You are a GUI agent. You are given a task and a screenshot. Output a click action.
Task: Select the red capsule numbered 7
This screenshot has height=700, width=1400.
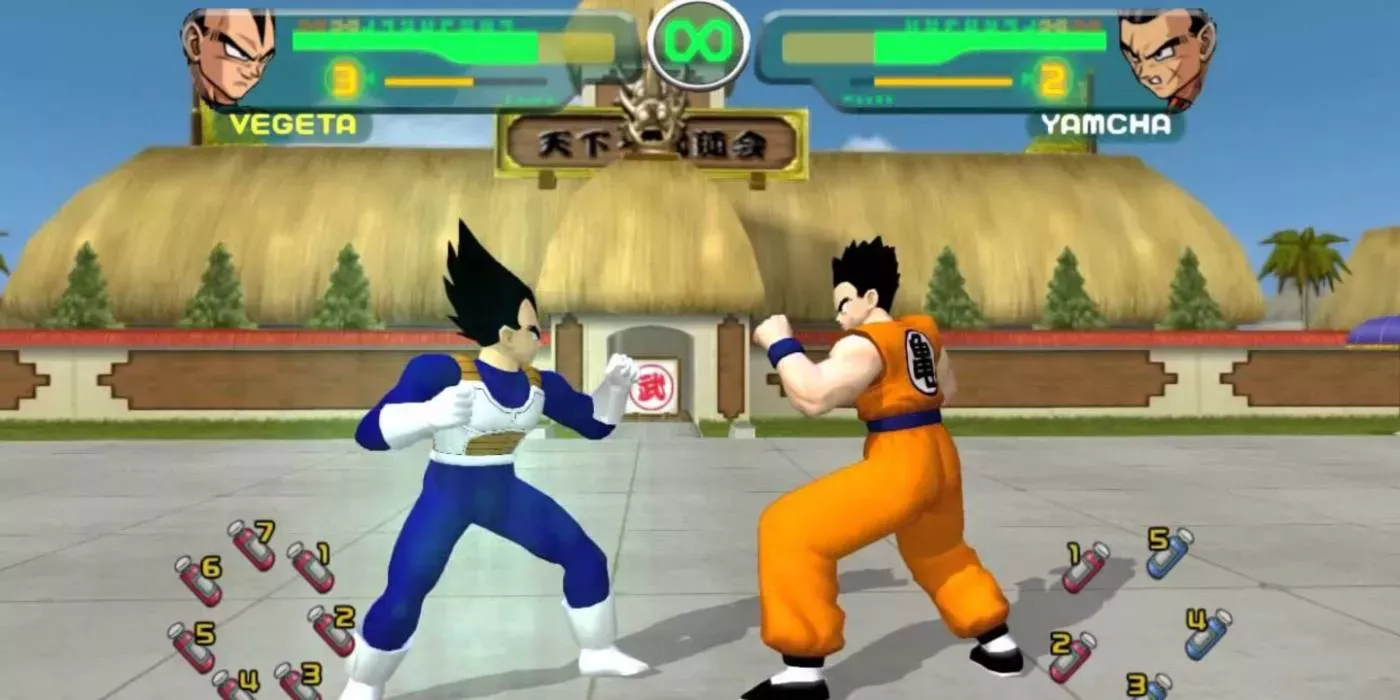click(251, 545)
